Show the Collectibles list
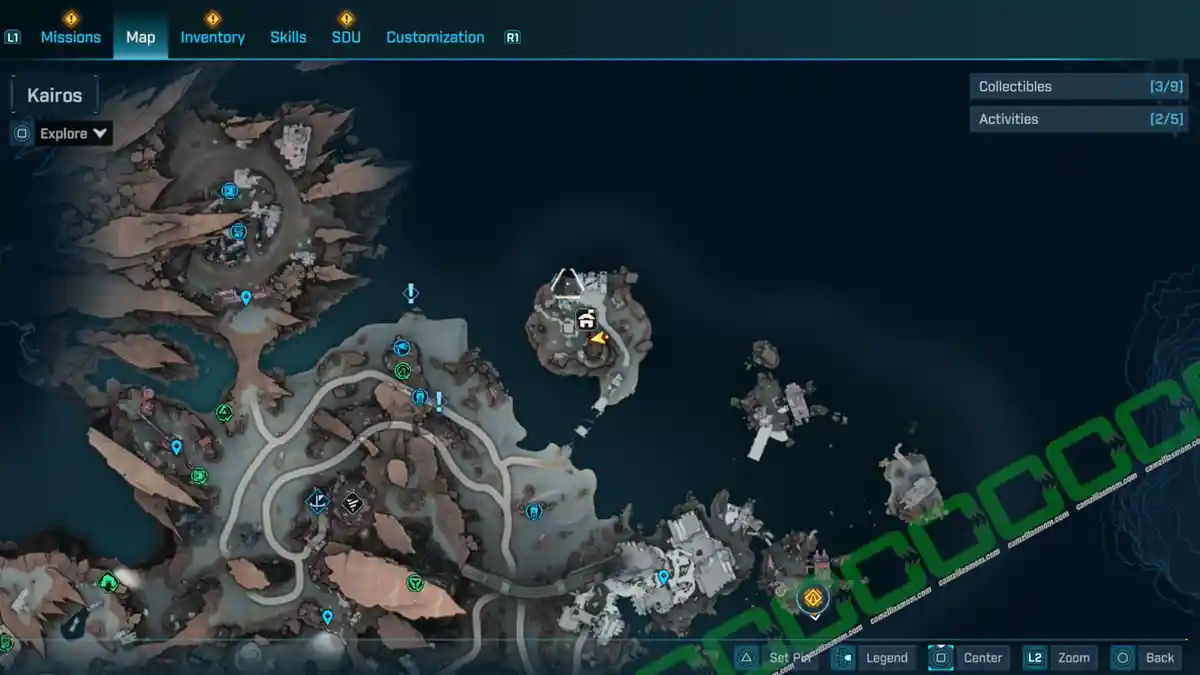The image size is (1200, 675). point(1078,87)
